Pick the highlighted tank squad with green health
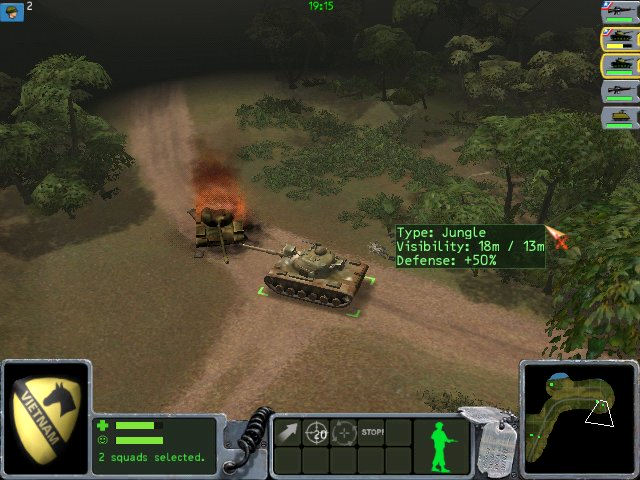Viewport: 640px width, 480px height. [619, 66]
